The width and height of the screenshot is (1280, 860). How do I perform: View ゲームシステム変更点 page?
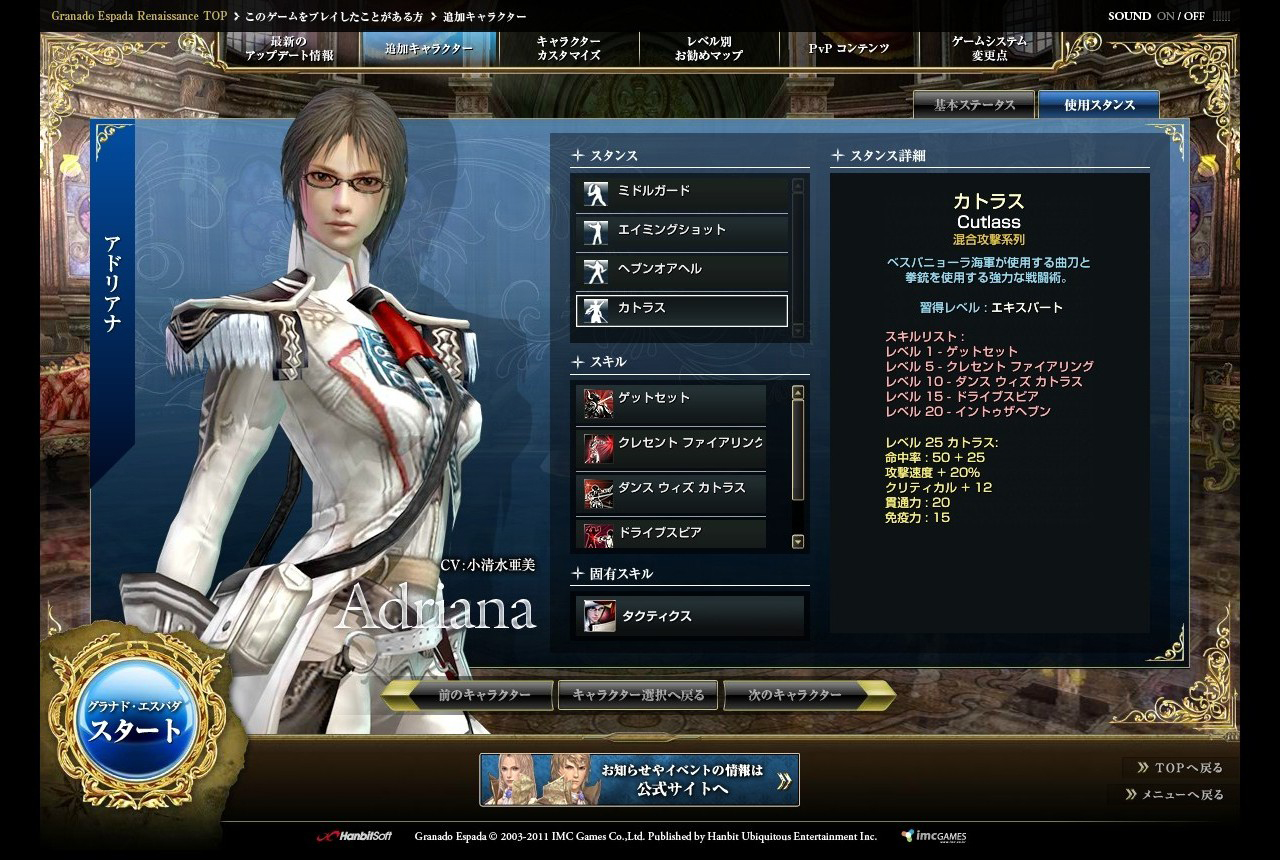coord(989,48)
